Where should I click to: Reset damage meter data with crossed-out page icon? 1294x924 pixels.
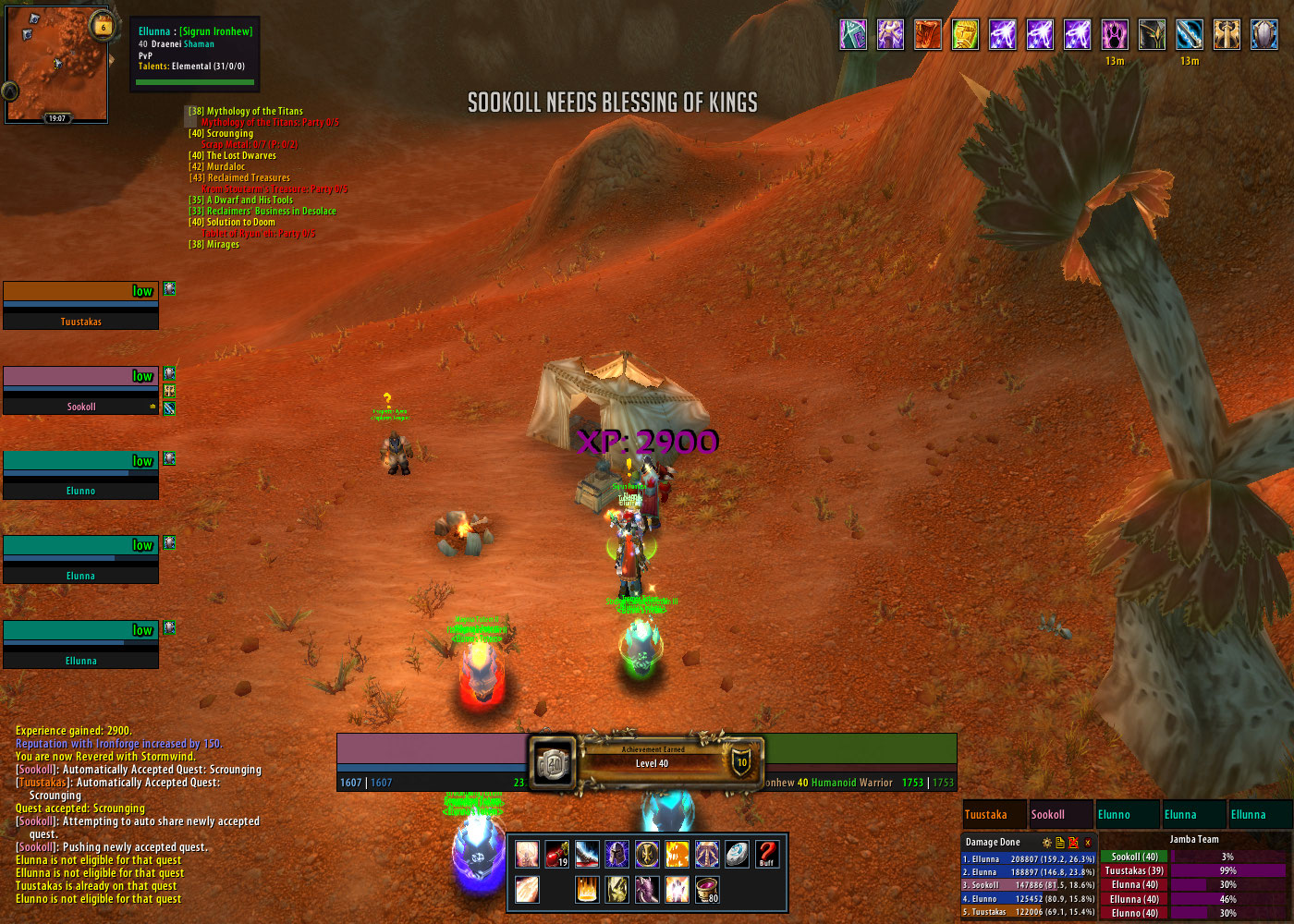click(1073, 843)
